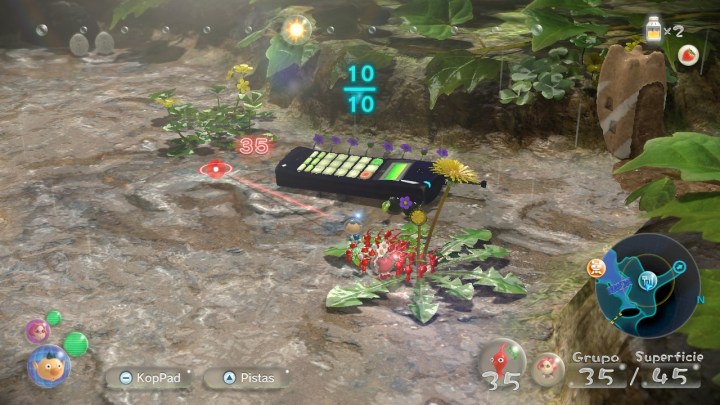This screenshot has width=720, height=405.
Task: Click the juice bottle icon
Action: coord(654,29)
